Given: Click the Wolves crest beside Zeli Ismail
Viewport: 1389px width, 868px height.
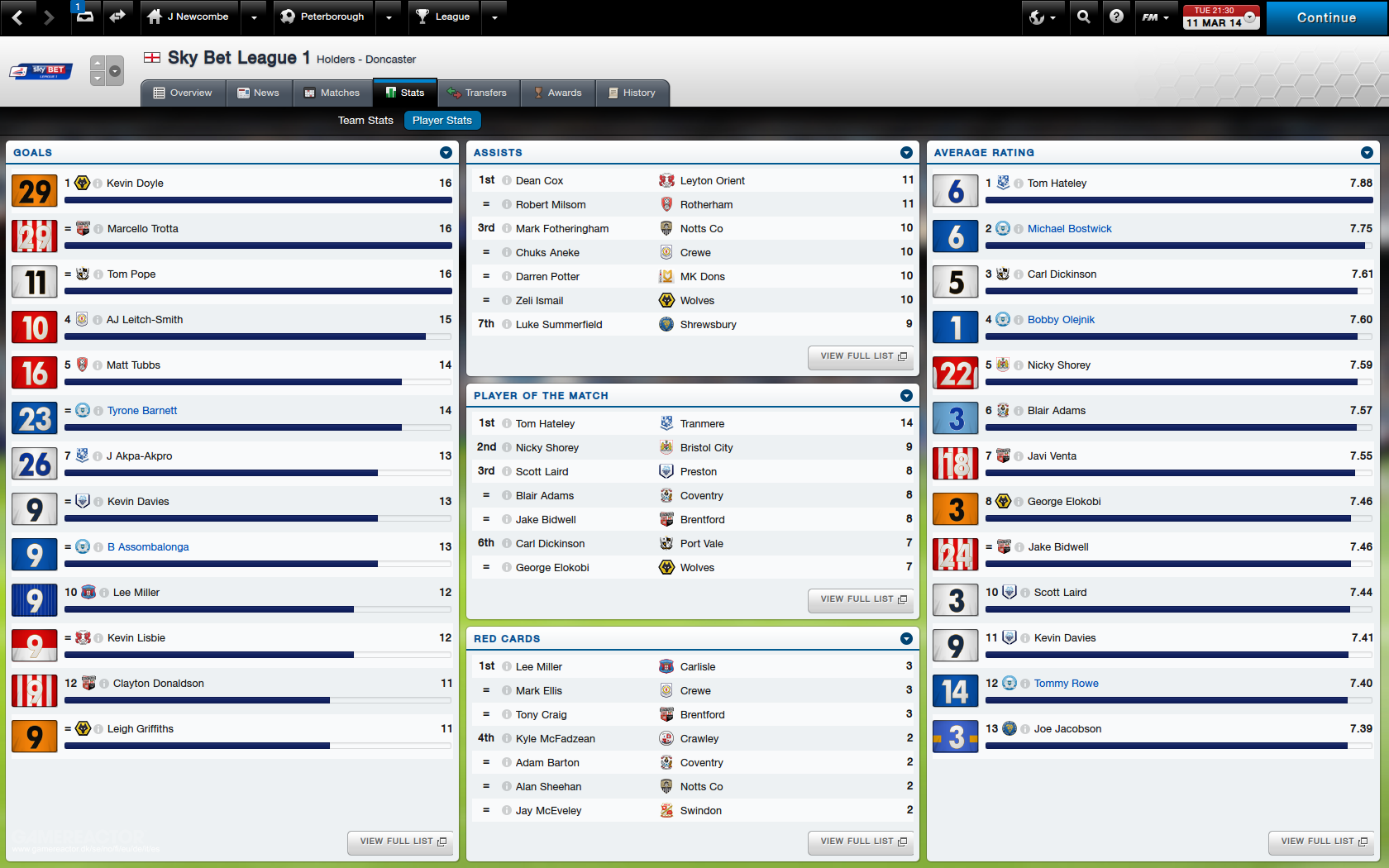Looking at the screenshot, I should tap(666, 300).
